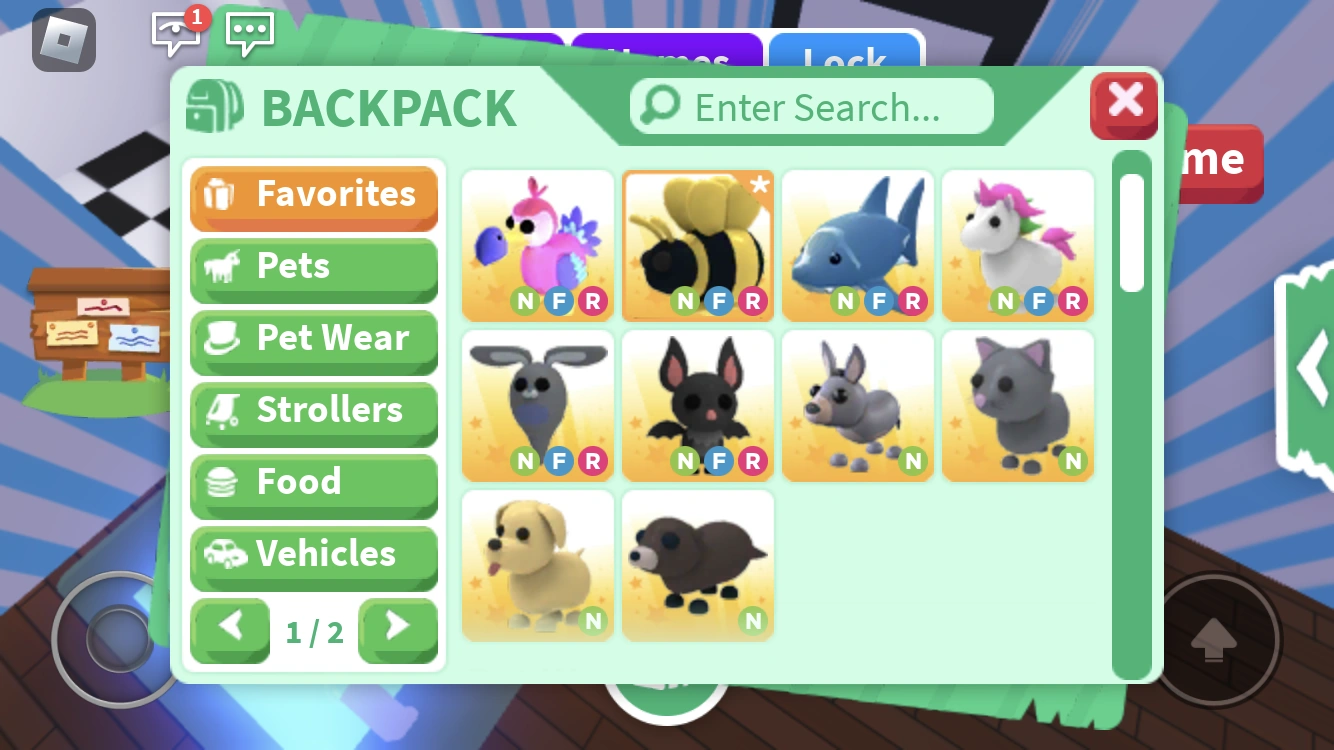Click the backpack icon next to BACKPACK title
Viewport: 1334px width, 750px height.
[x=213, y=106]
